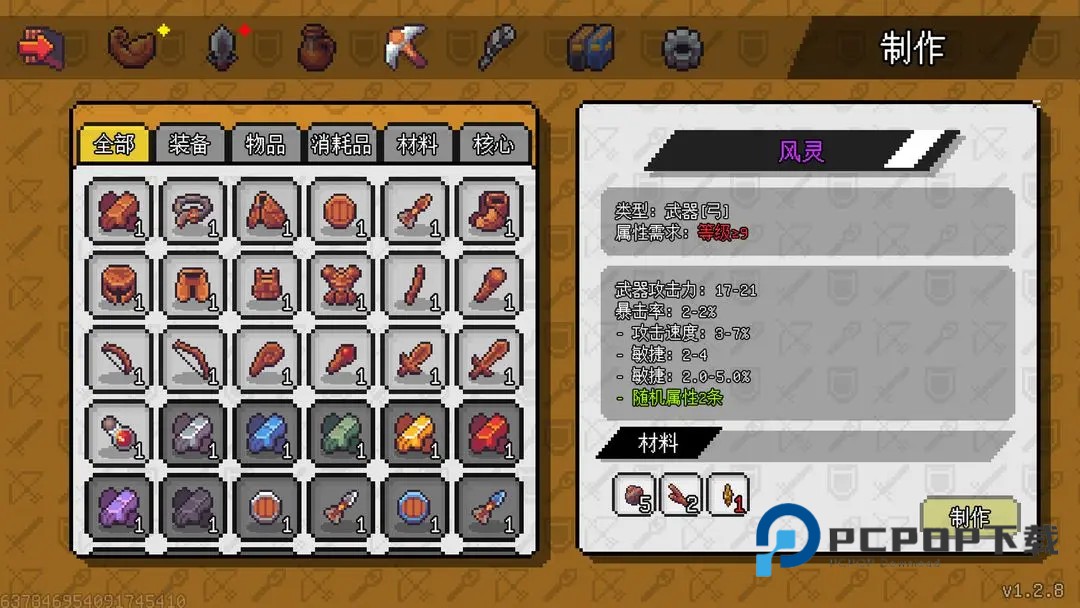Click the red exit arrow icon
1080x608 pixels.
pos(40,47)
